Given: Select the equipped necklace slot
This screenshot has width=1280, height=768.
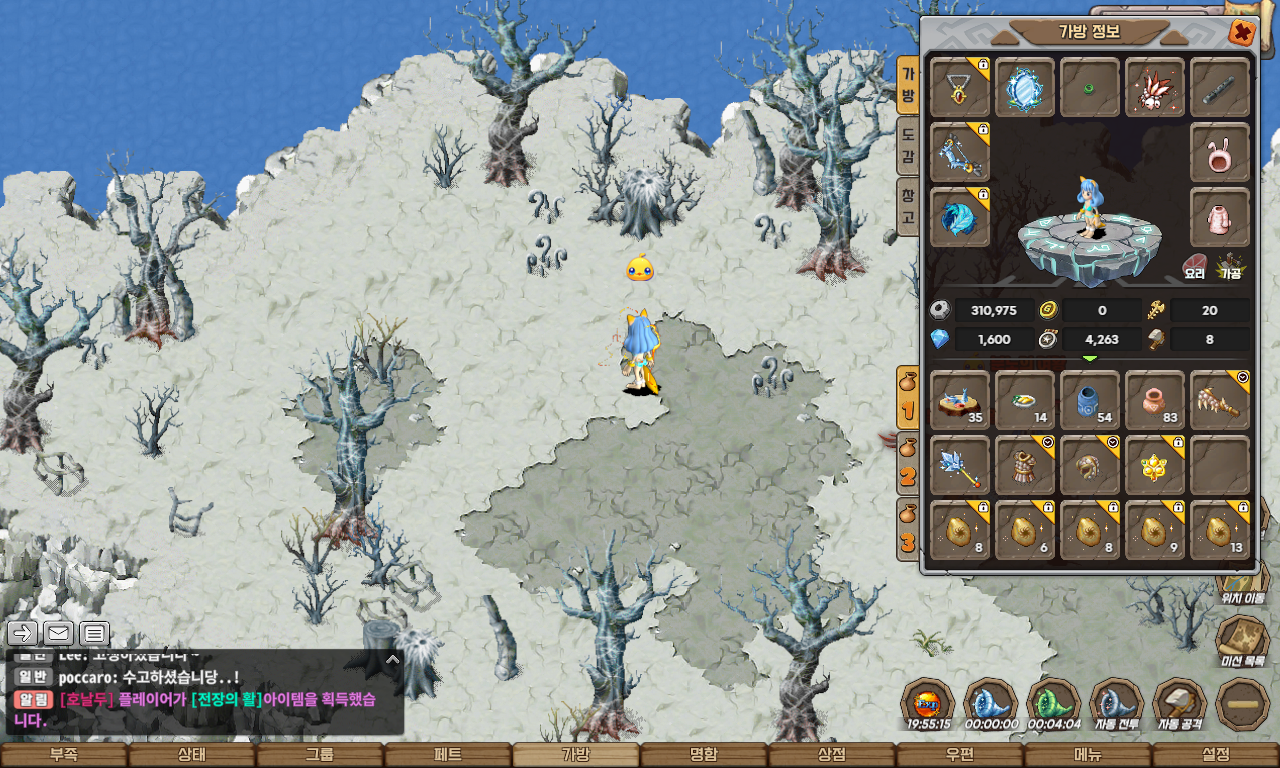Looking at the screenshot, I should coord(960,87).
